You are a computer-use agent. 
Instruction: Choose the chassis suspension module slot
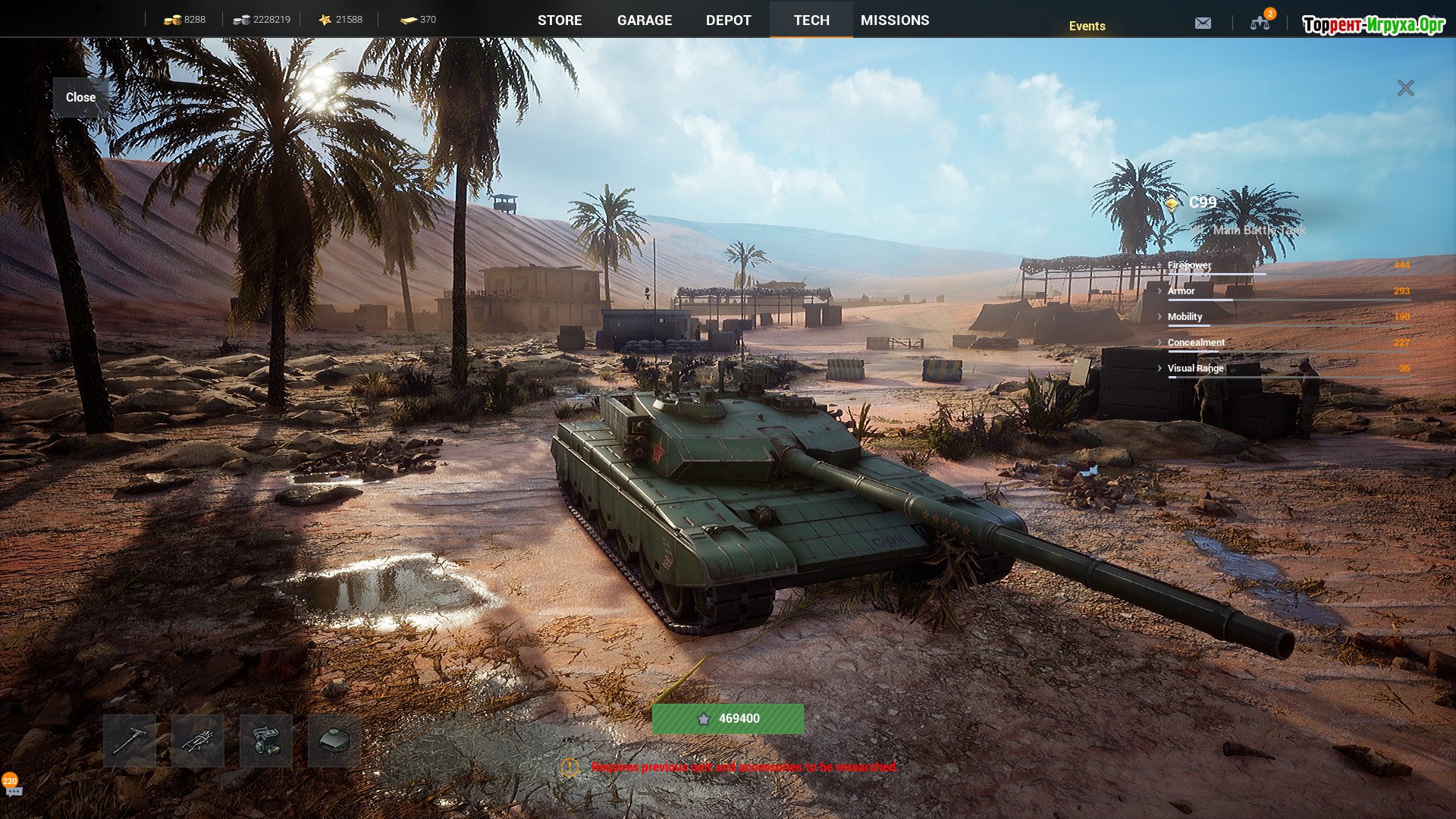(198, 740)
